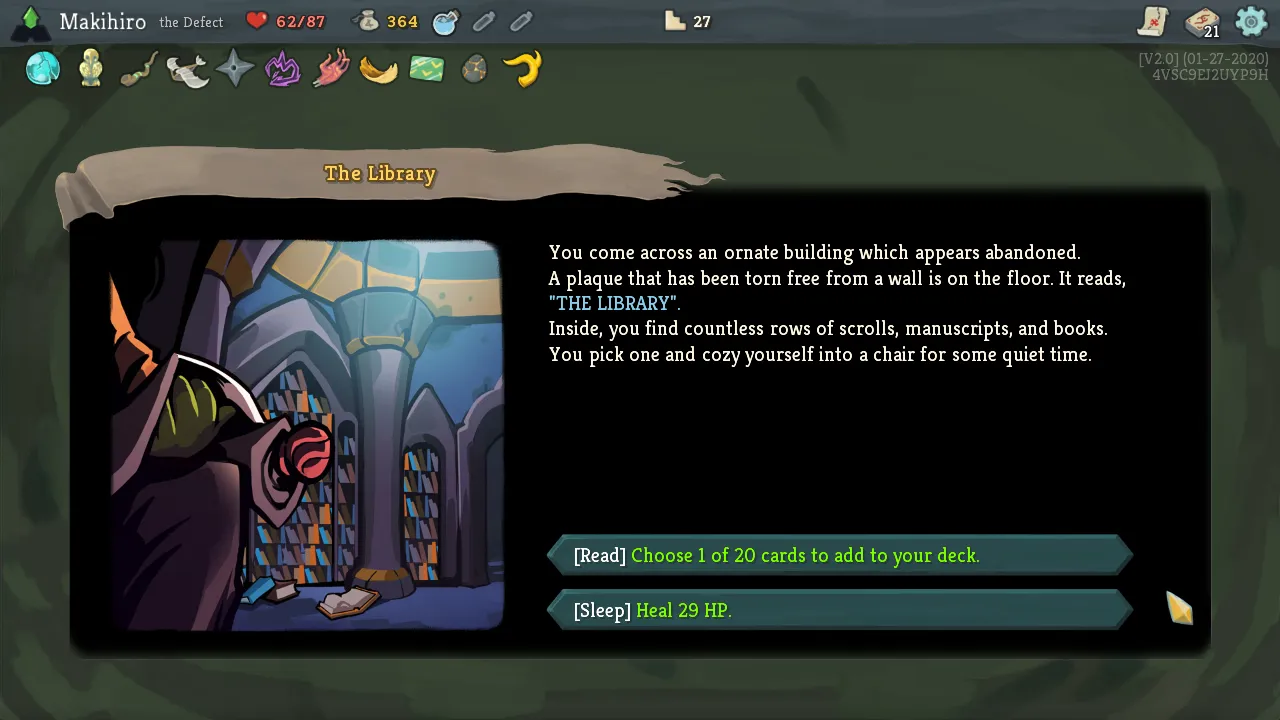Select the green Membership Card relic
Screen dimensions: 1280x720
(427, 69)
